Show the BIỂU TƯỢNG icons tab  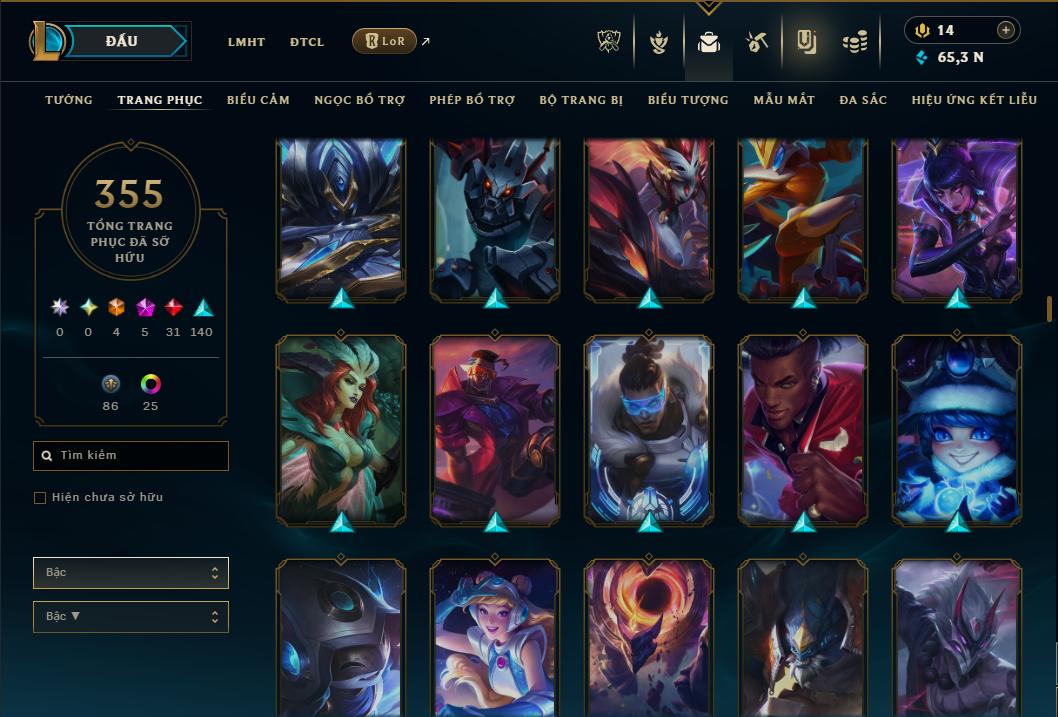click(688, 100)
